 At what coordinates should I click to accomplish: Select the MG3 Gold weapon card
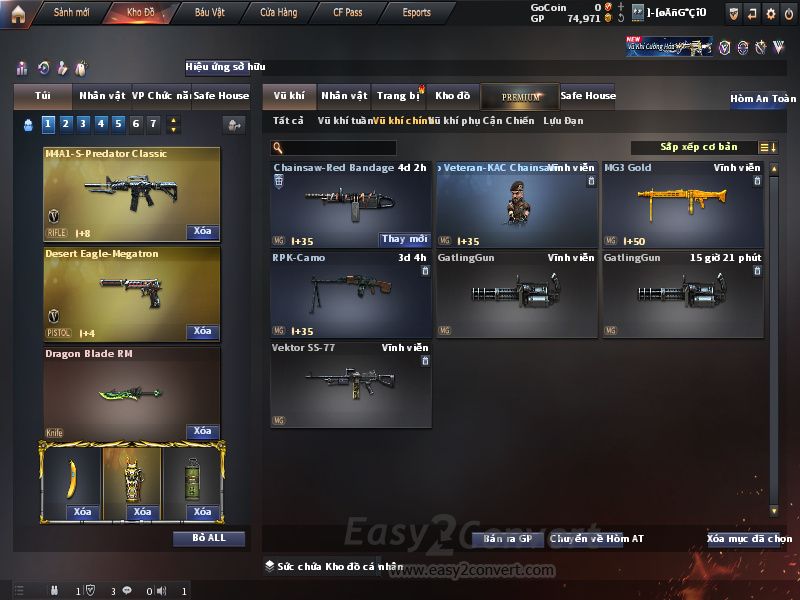(x=682, y=204)
